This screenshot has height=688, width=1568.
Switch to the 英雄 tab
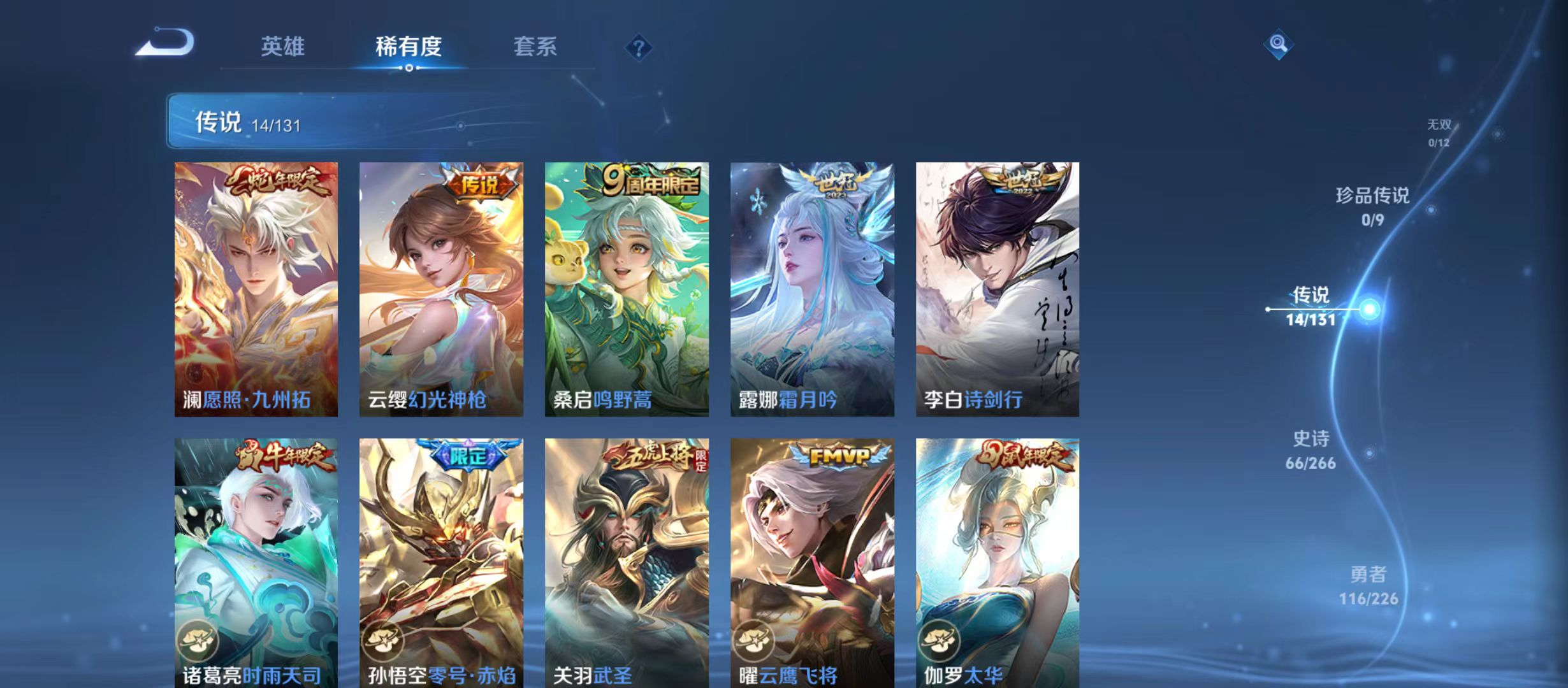(283, 47)
